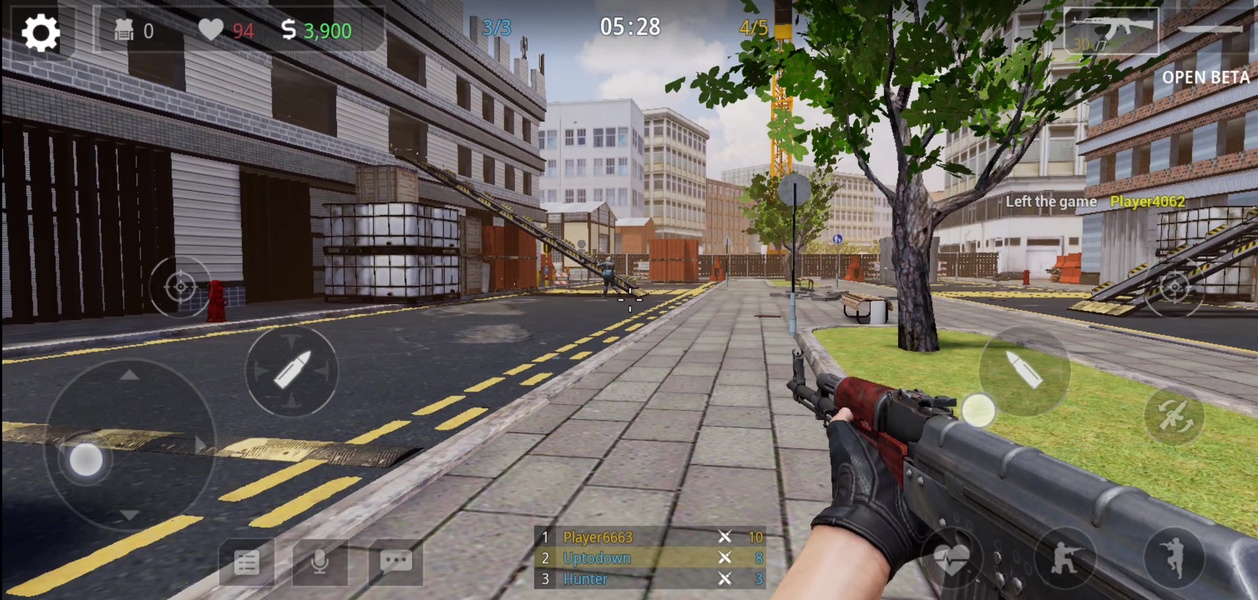Select Player6663 row in the scoreboard
Viewport: 1258px width, 600px height.
pos(651,538)
